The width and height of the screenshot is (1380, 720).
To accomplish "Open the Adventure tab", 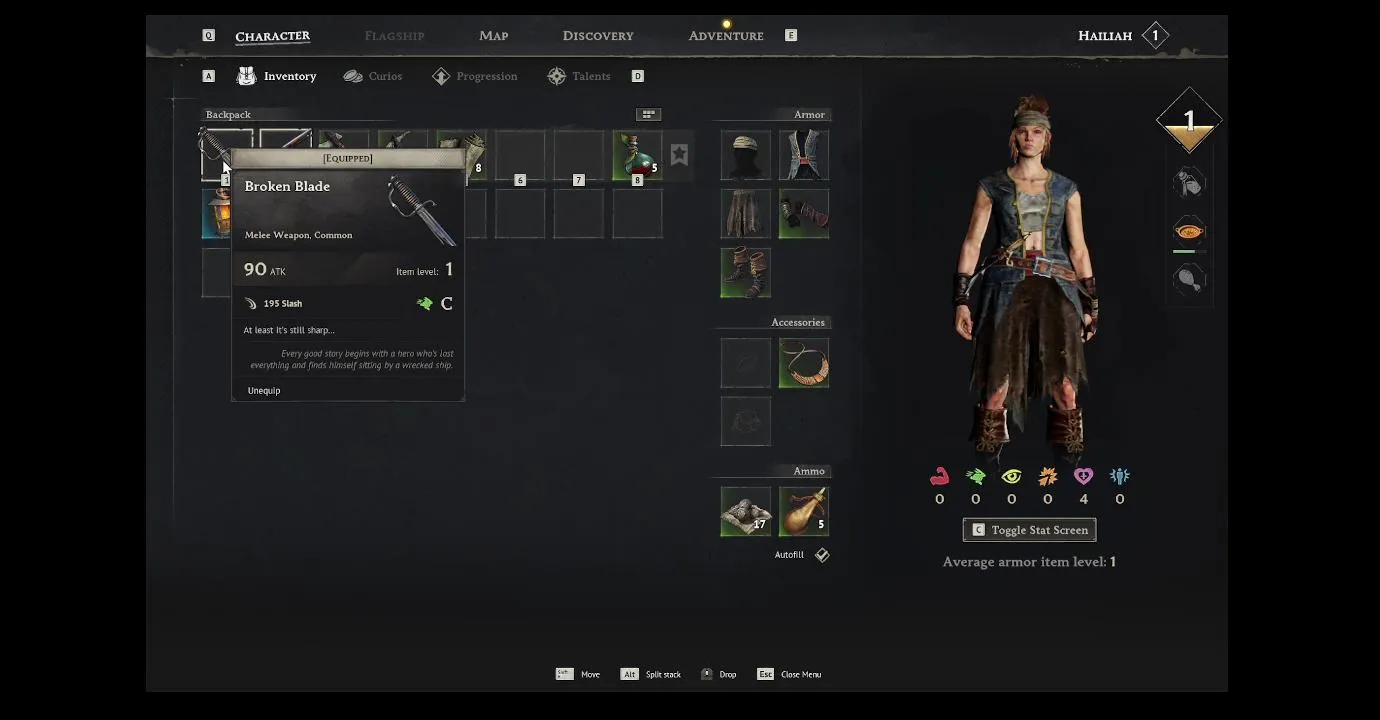I will pyautogui.click(x=725, y=36).
